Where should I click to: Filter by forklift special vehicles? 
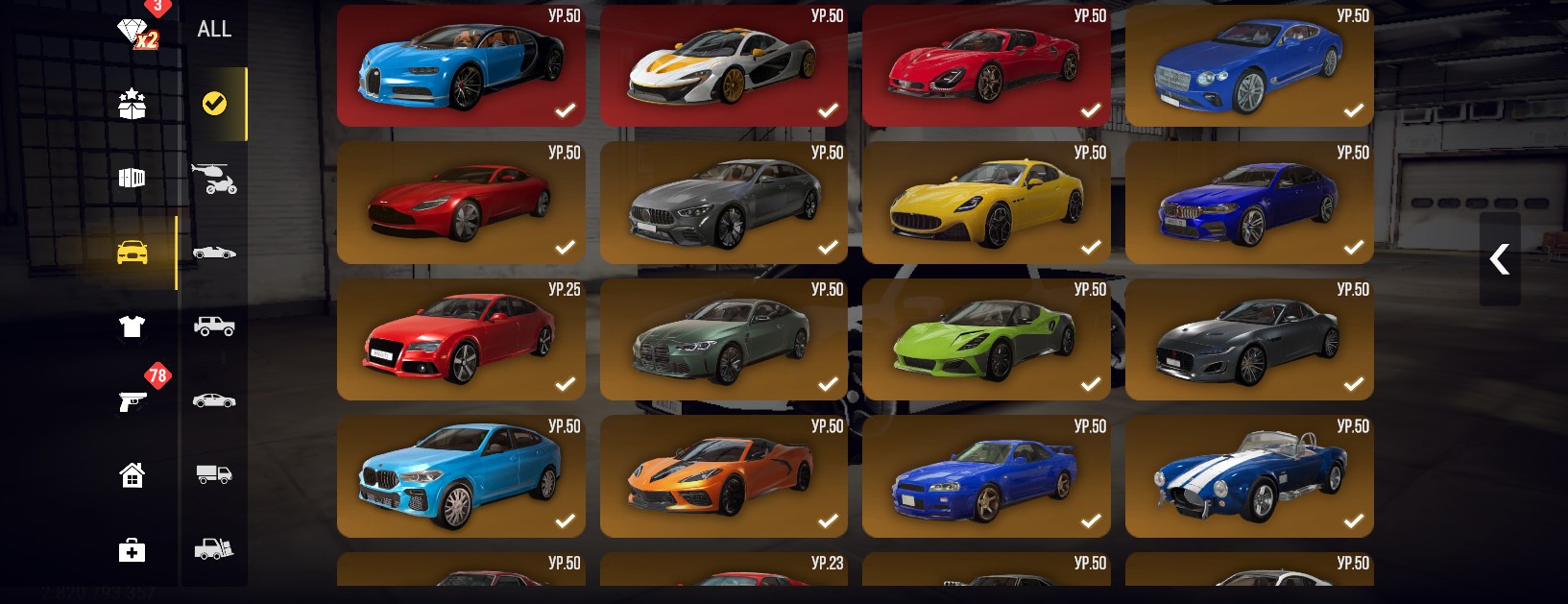[x=214, y=548]
